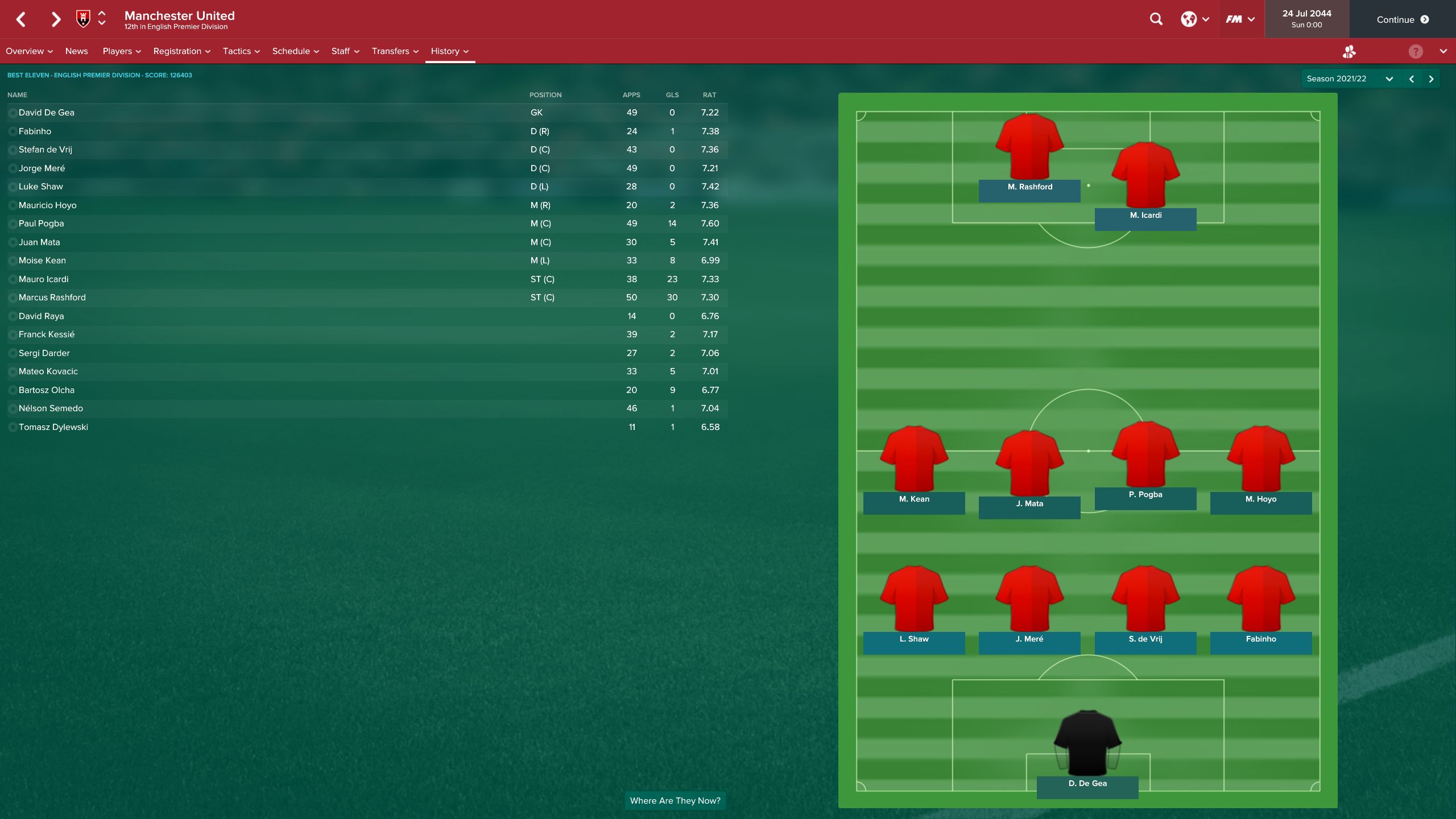Open the social feed people icon
This screenshot has height=819, width=1456.
pos(1349,51)
